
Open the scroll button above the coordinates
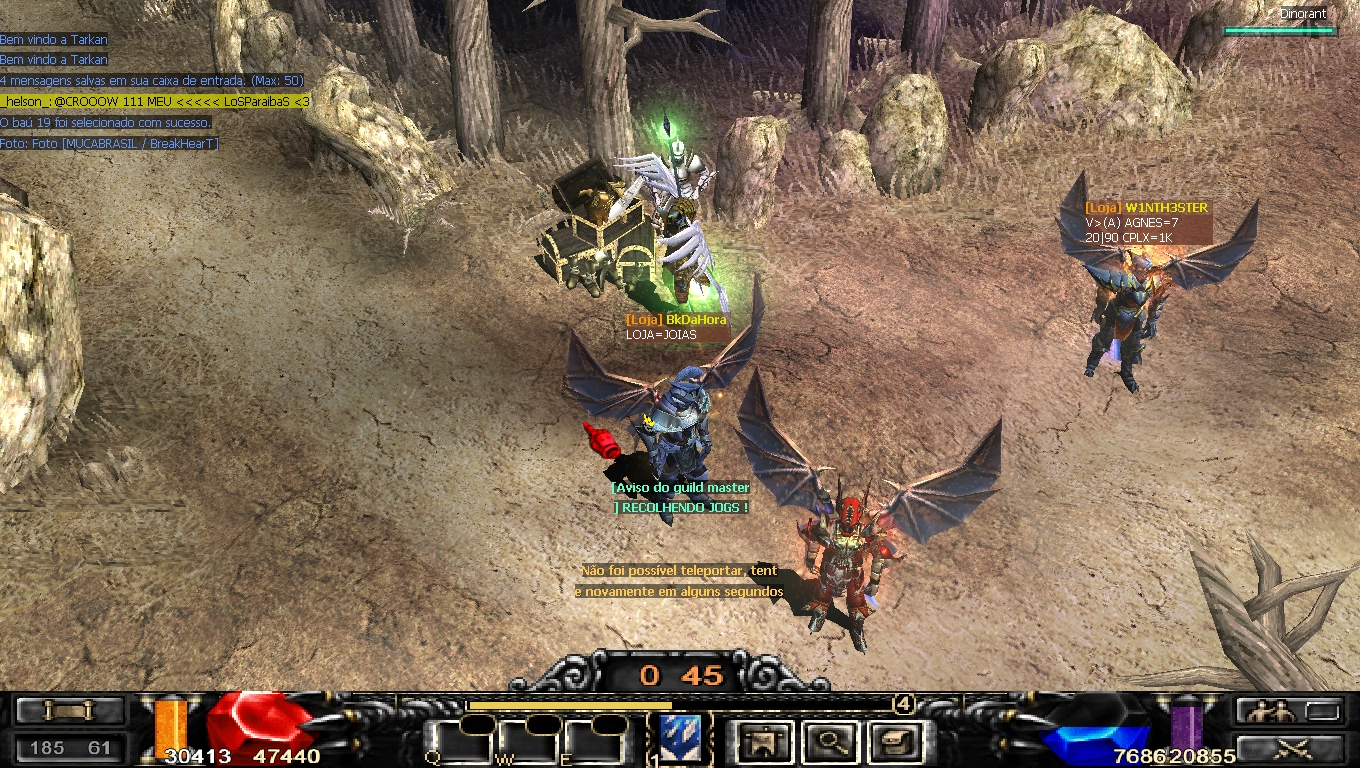[70, 711]
